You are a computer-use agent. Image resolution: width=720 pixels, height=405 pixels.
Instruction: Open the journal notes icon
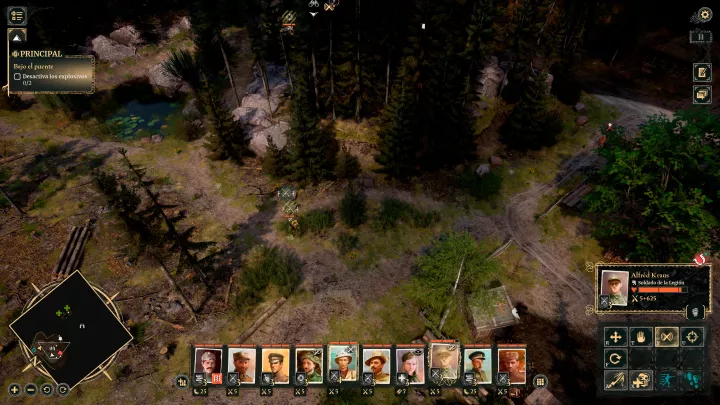702,73
